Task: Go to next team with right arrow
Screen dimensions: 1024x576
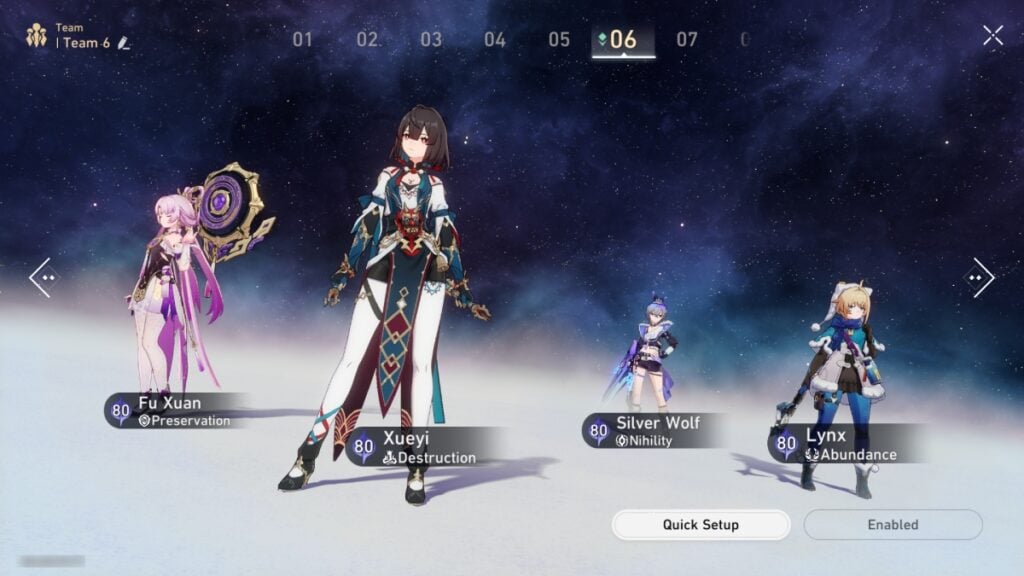Action: pyautogui.click(x=979, y=277)
